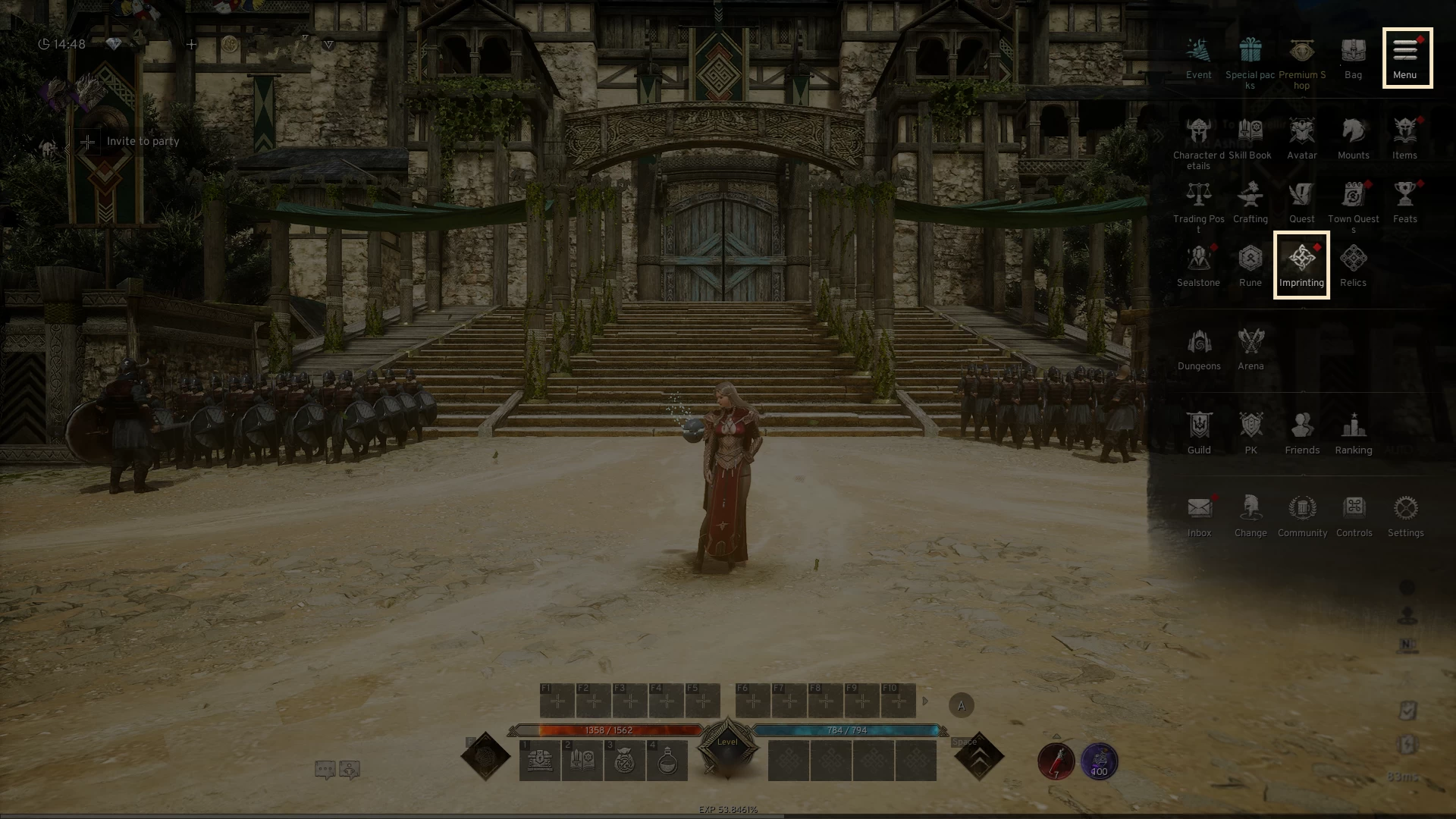This screenshot has width=1456, height=819.
Task: Open the Mounts menu
Action: (x=1353, y=139)
